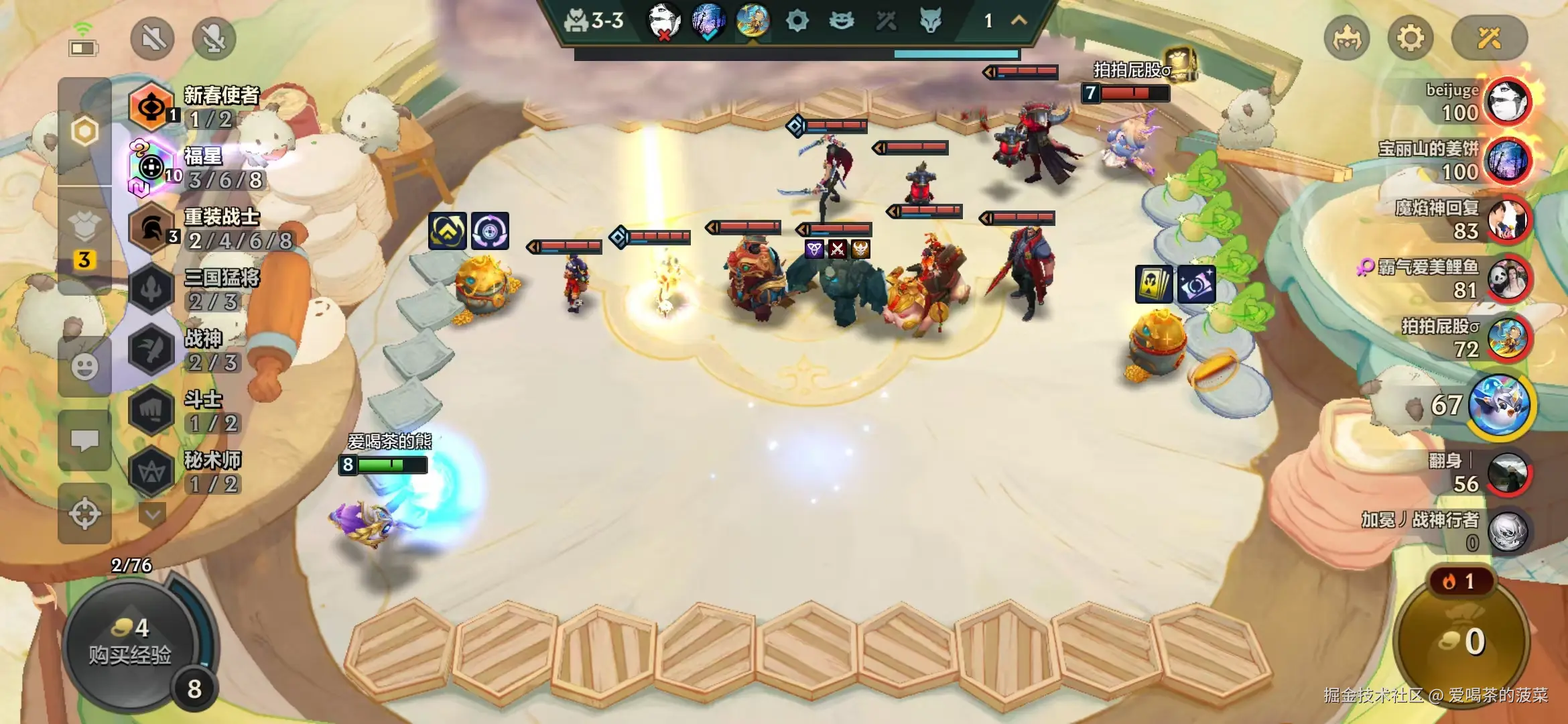Collapse the stage tracker up arrow
This screenshot has width=1568, height=724.
point(1019,21)
